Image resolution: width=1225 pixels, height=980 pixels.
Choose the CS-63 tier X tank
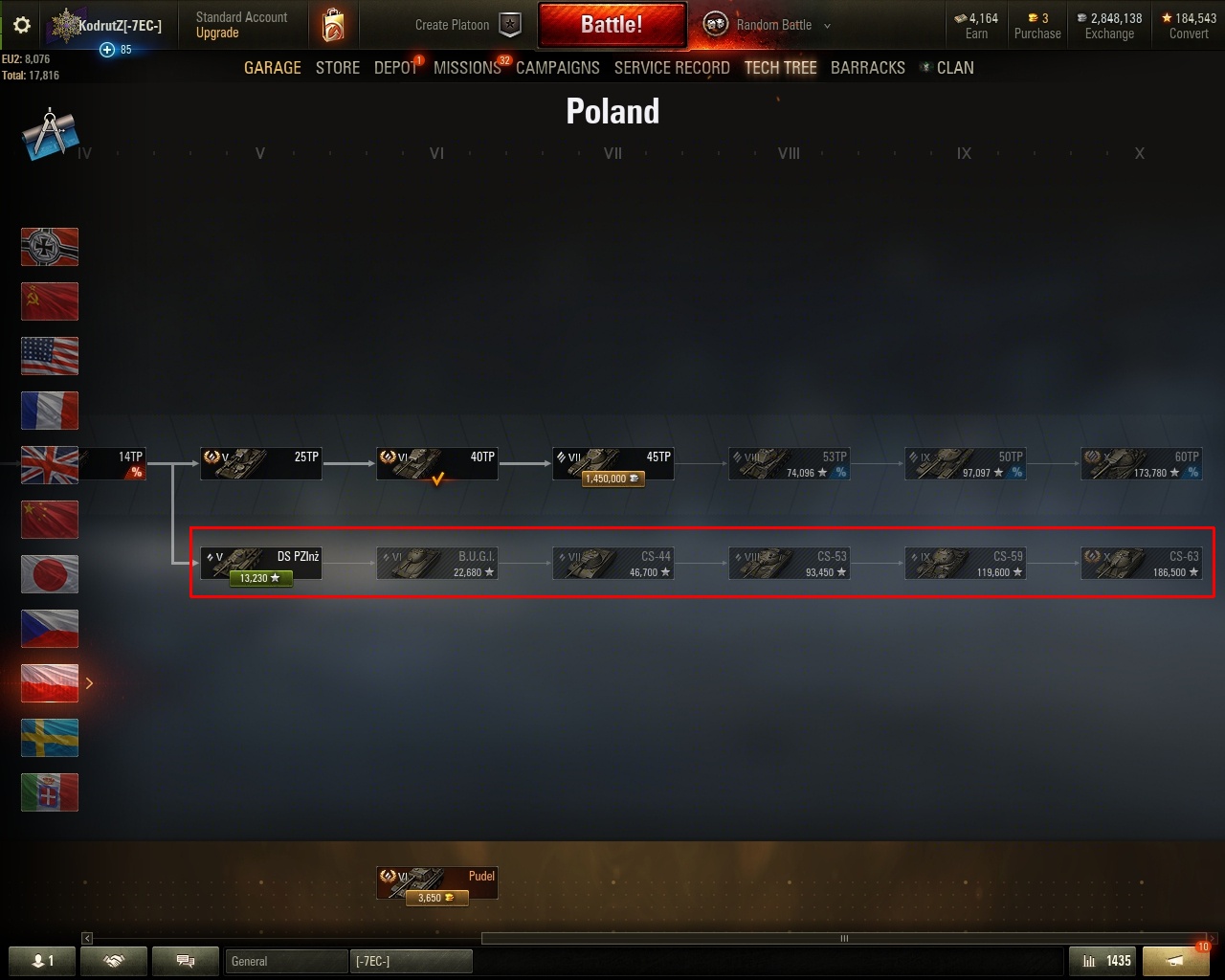coord(1141,564)
